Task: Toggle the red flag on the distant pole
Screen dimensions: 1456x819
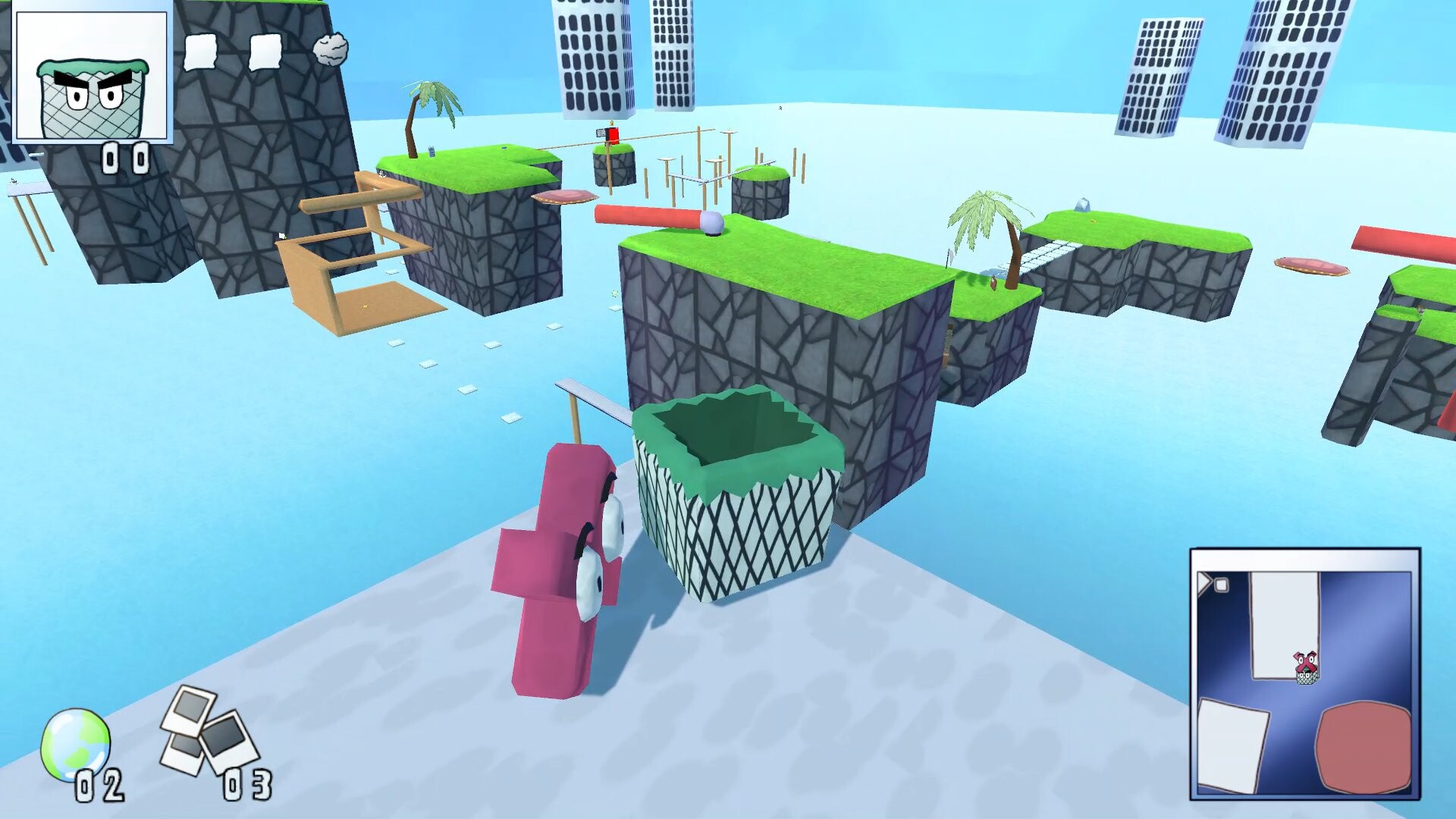Action: pyautogui.click(x=611, y=133)
